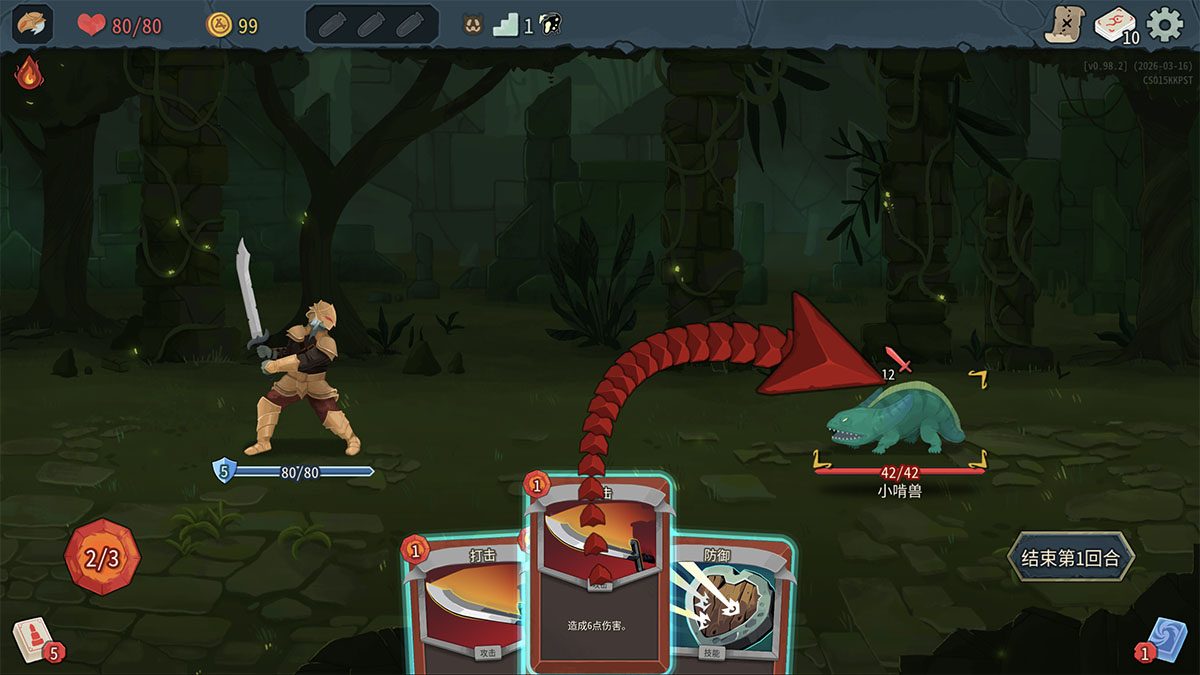Open the settings gear menu
The width and height of the screenshot is (1200, 675).
click(1165, 25)
